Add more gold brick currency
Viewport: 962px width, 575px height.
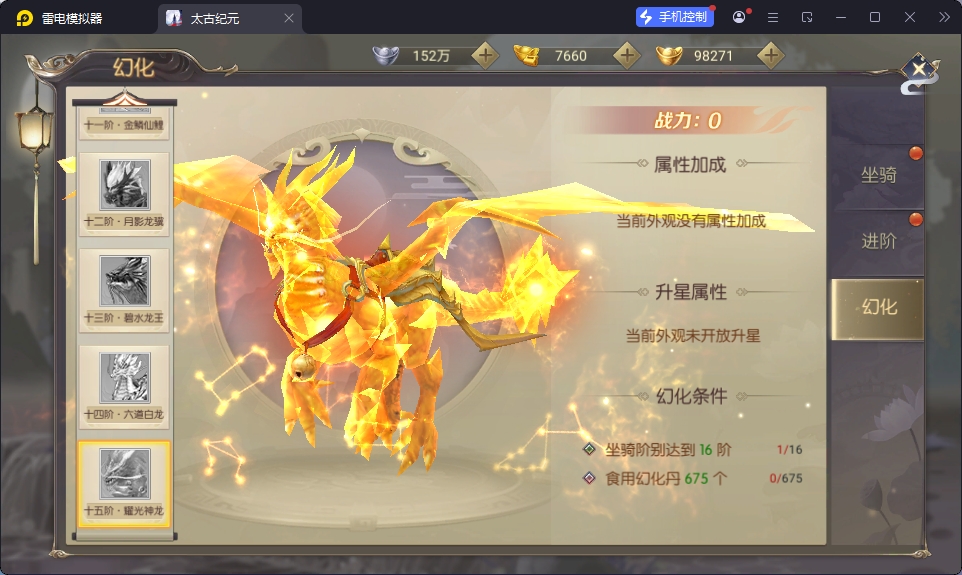tap(627, 56)
